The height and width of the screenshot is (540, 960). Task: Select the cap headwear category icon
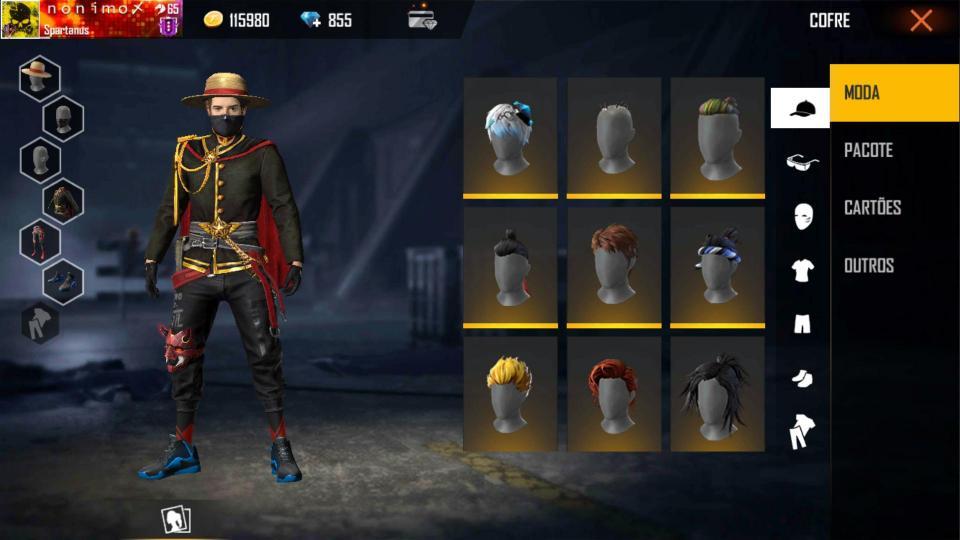pyautogui.click(x=800, y=108)
